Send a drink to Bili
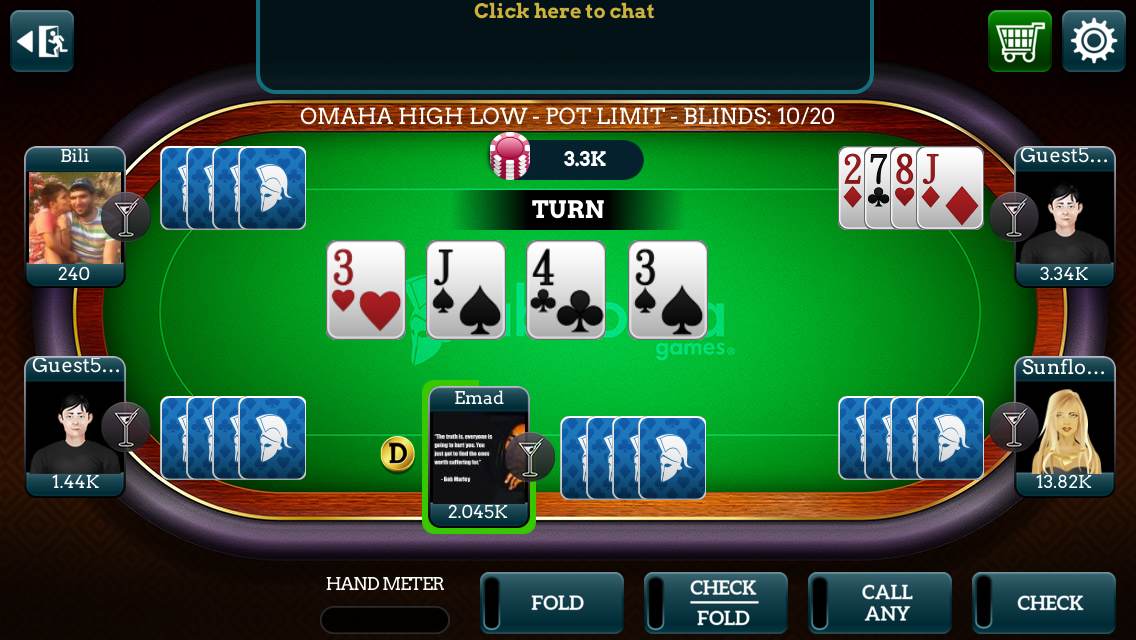Screen dimensions: 1136x640 click(126, 216)
